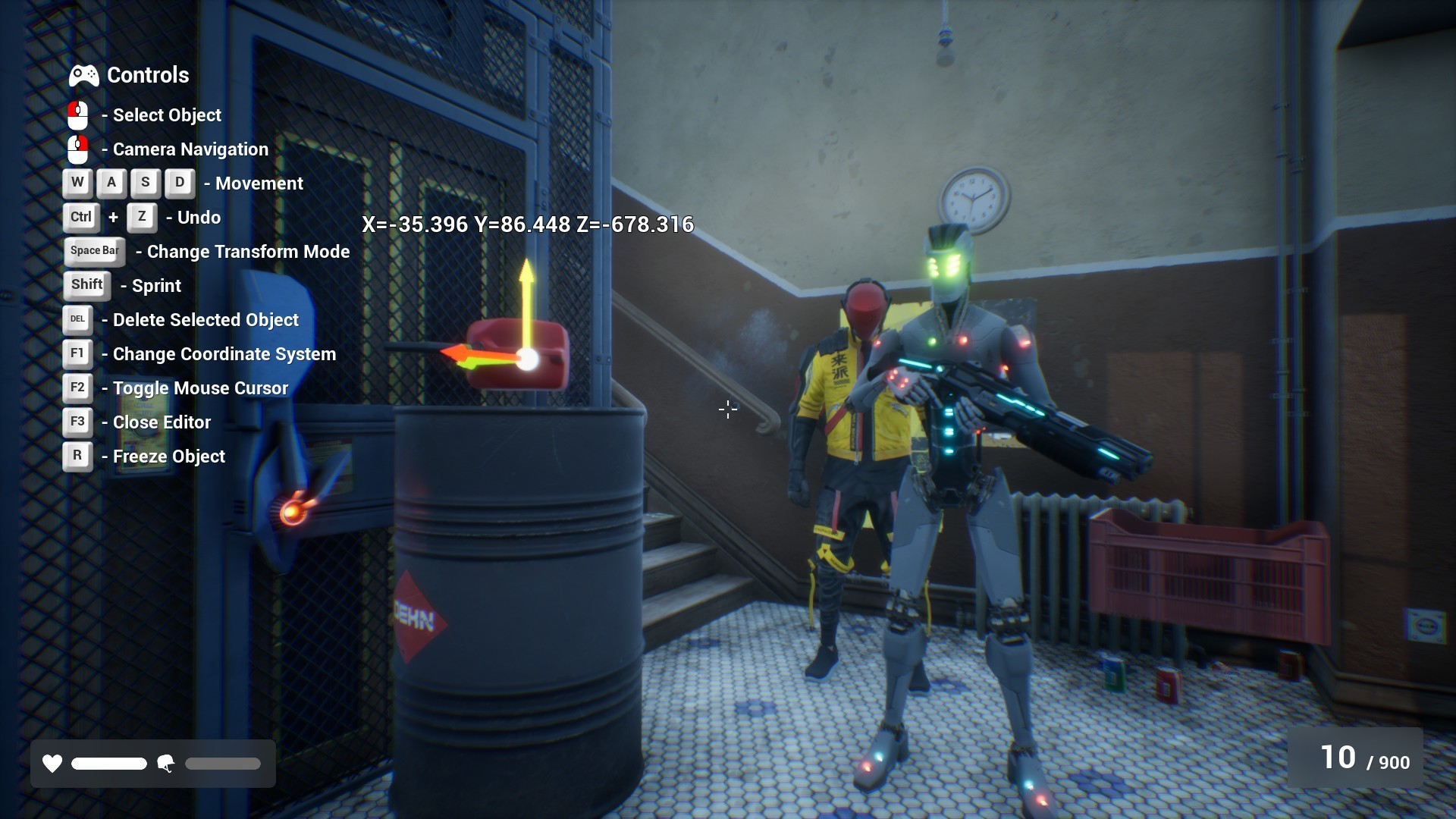Click the X Y Z coordinates readout text
This screenshot has width=1456, height=819.
pyautogui.click(x=528, y=224)
